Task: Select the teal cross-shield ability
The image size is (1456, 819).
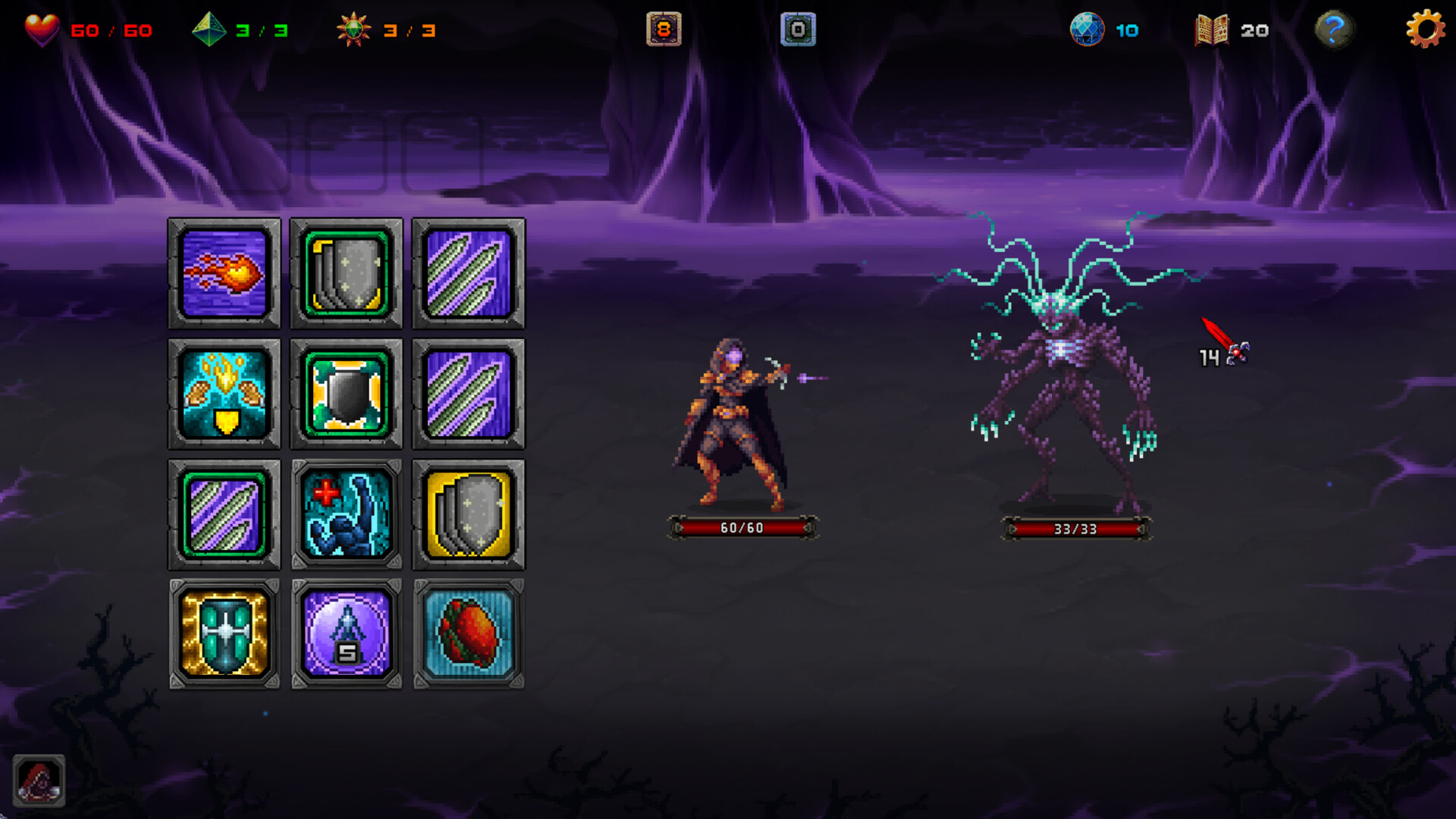Action: [224, 634]
